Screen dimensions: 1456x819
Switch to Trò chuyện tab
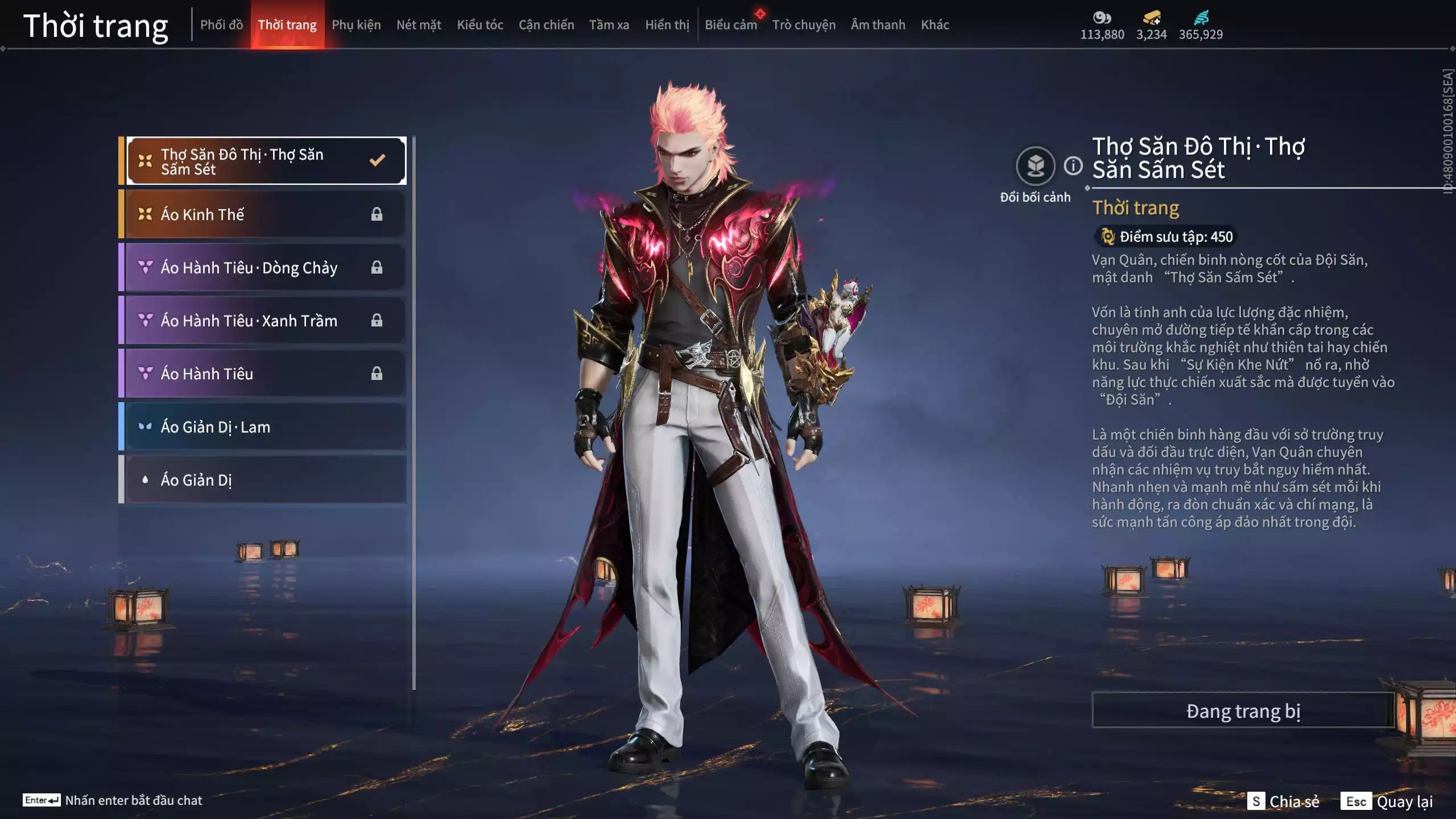pyautogui.click(x=804, y=25)
